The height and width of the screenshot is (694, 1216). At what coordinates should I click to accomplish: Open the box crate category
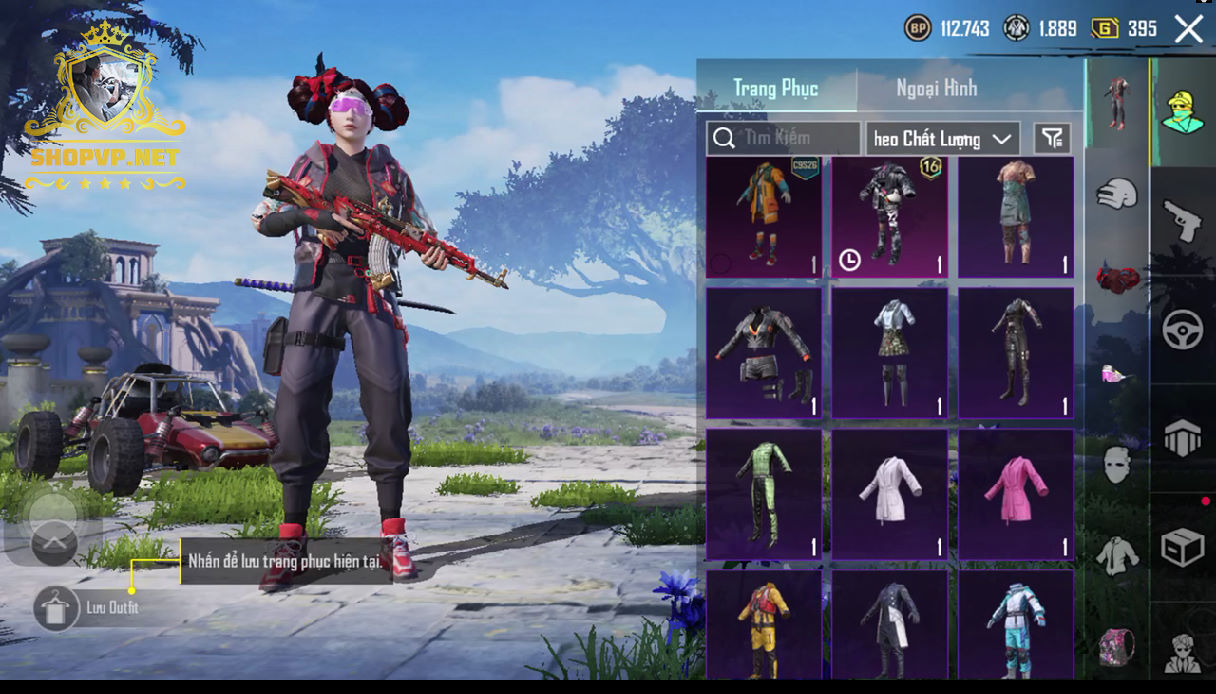click(1182, 547)
